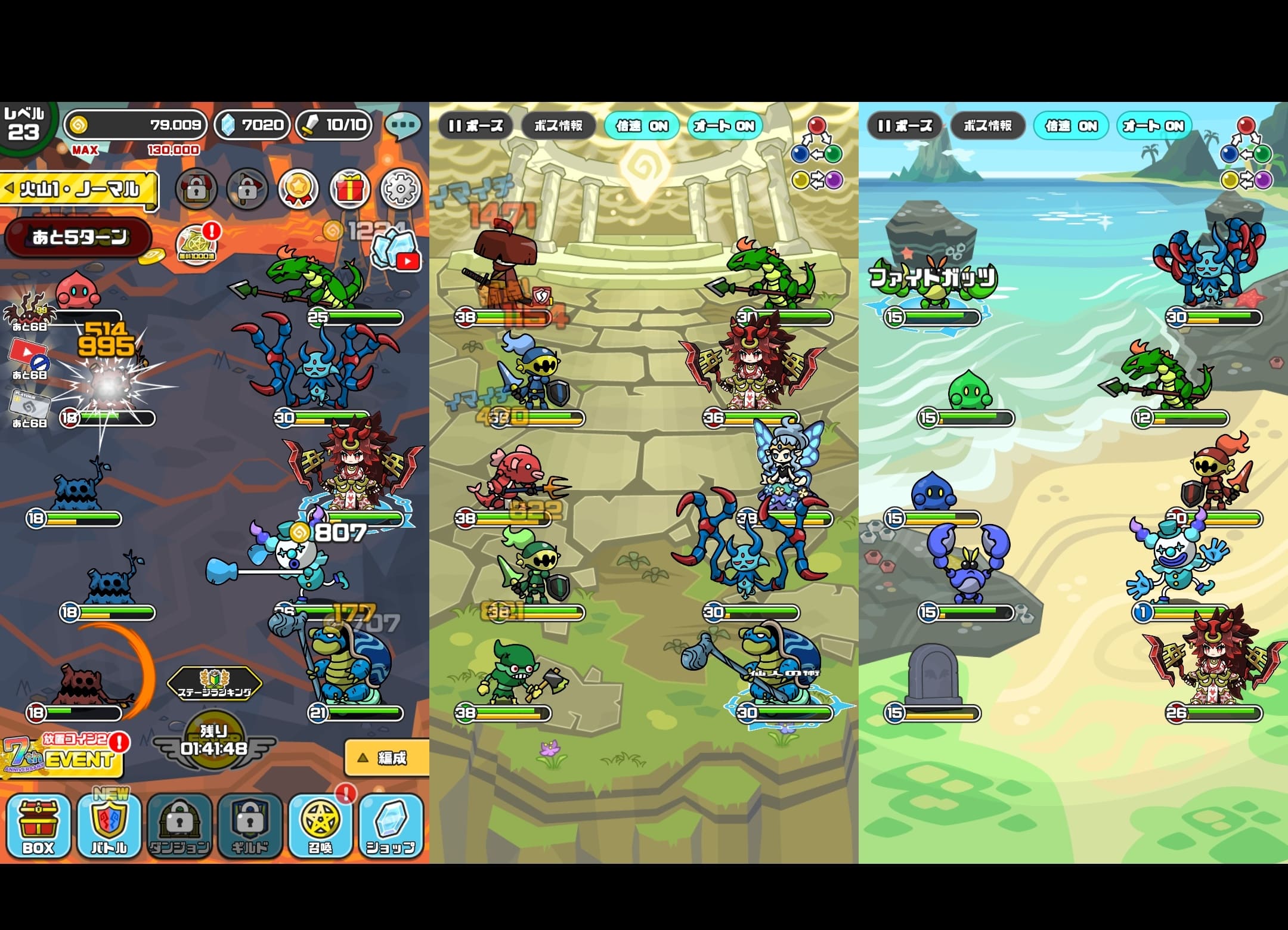Open the chat speech bubble
This screenshot has height=930, width=1288.
click(403, 125)
